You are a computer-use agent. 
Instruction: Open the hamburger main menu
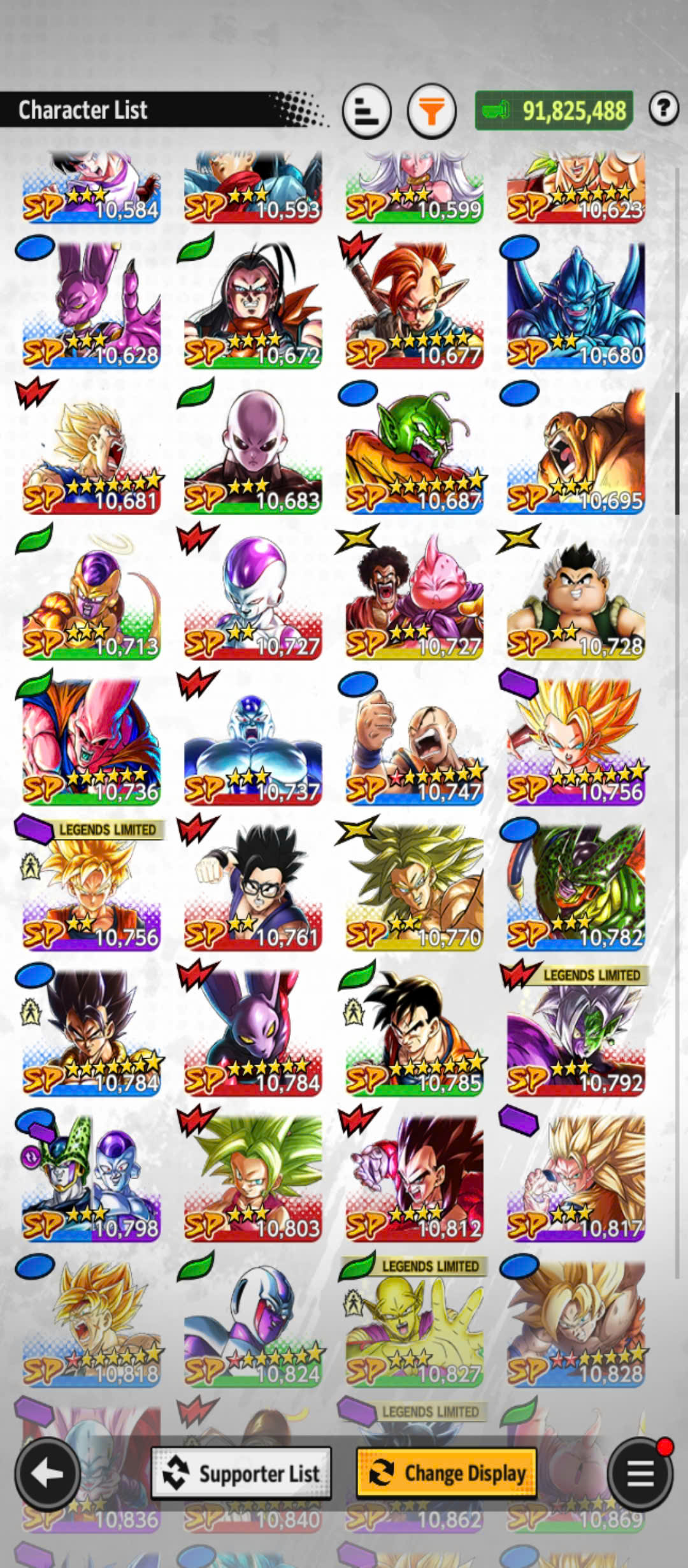click(x=640, y=1473)
